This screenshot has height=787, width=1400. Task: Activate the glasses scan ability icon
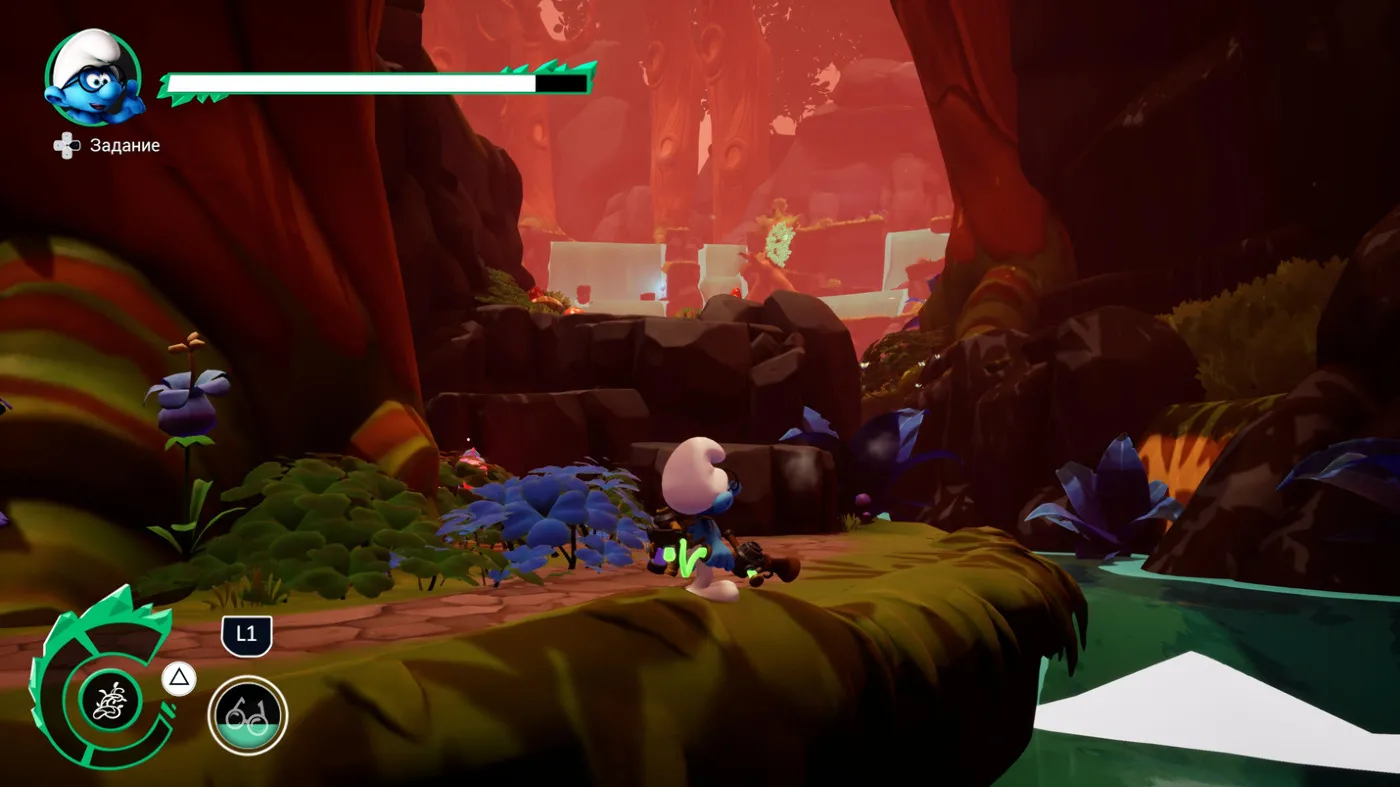[247, 715]
